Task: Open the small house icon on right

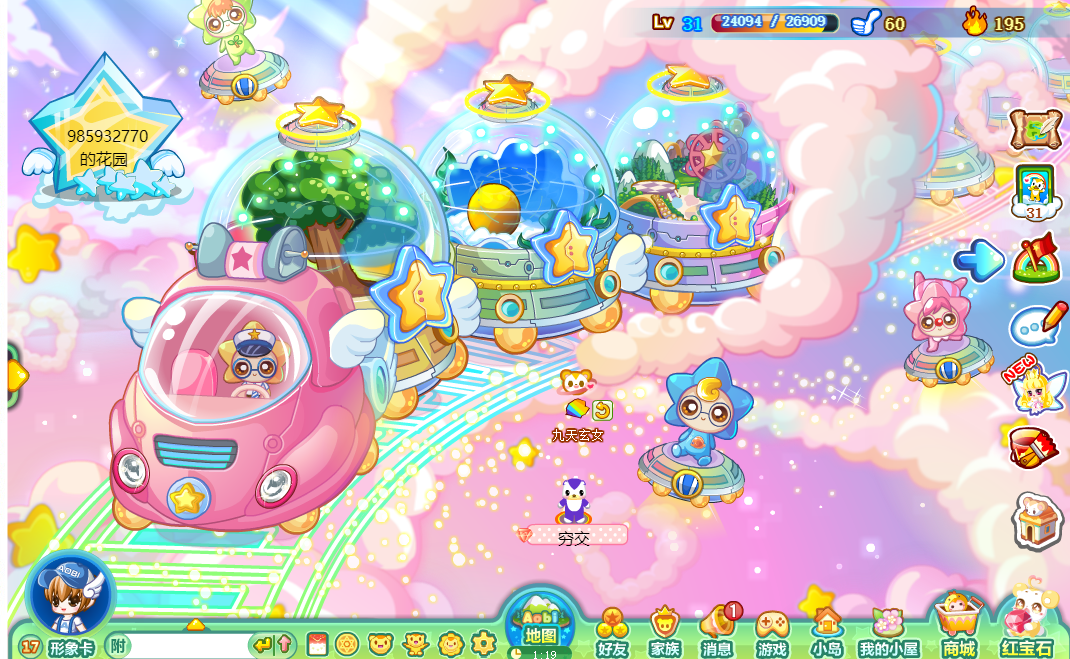Action: [1036, 520]
